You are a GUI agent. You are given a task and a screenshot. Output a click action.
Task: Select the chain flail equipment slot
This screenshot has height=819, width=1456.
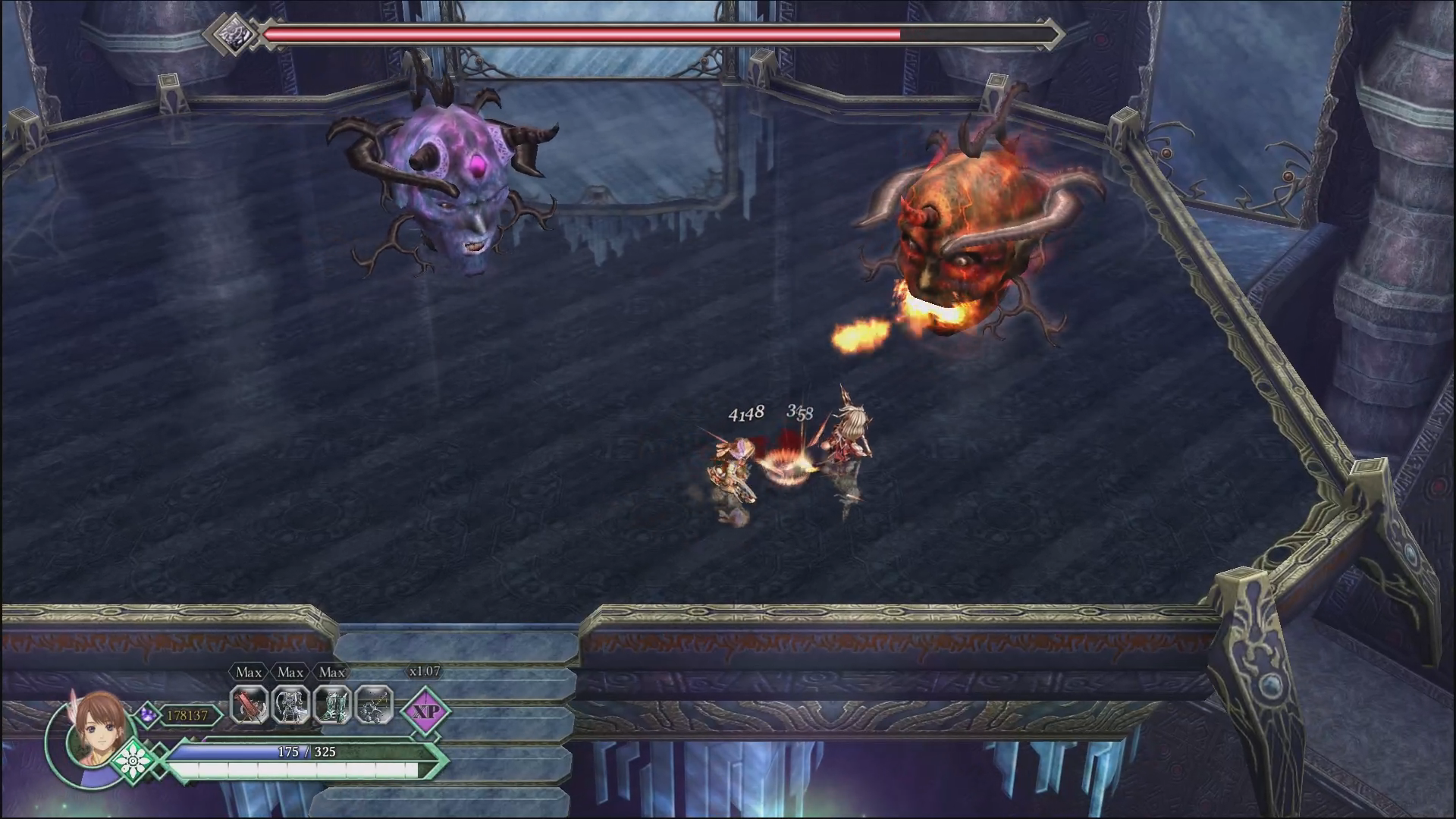(374, 706)
